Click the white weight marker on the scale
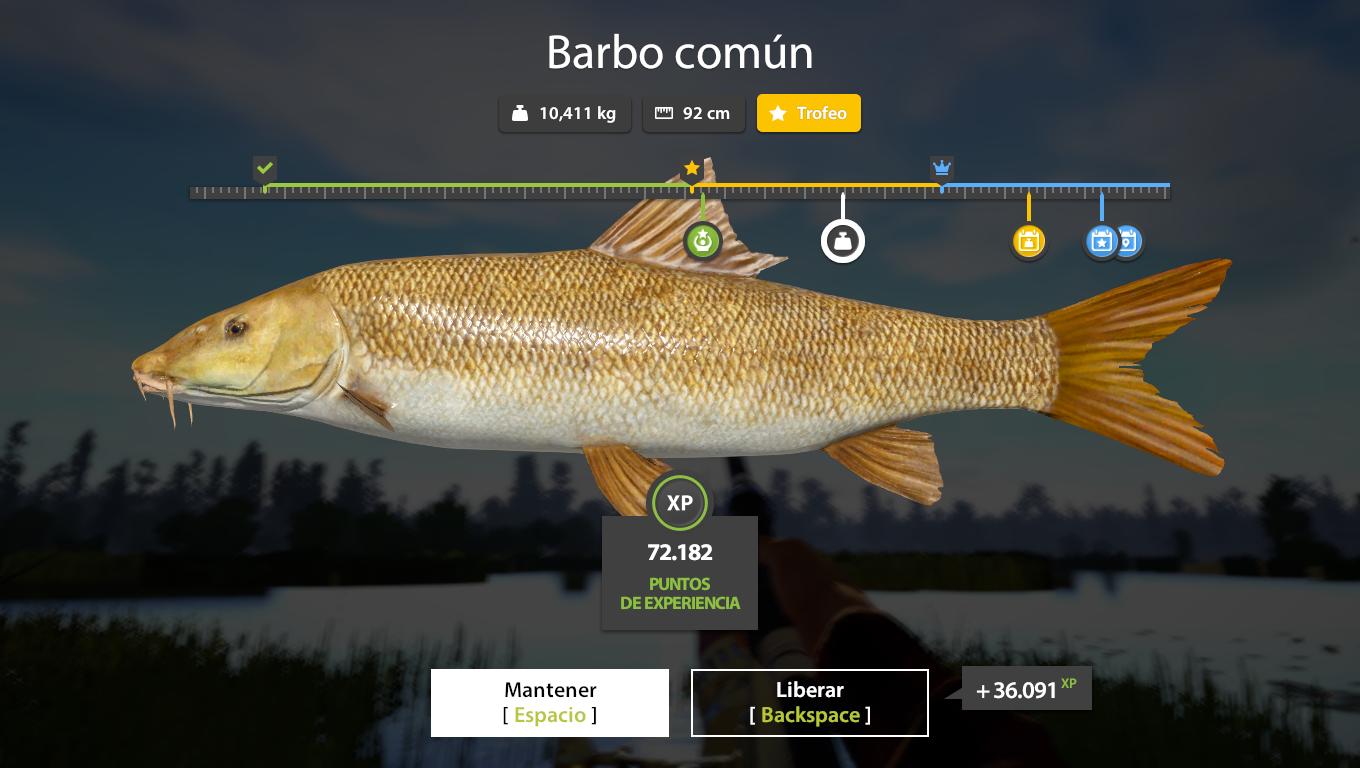This screenshot has width=1360, height=768. (x=843, y=241)
